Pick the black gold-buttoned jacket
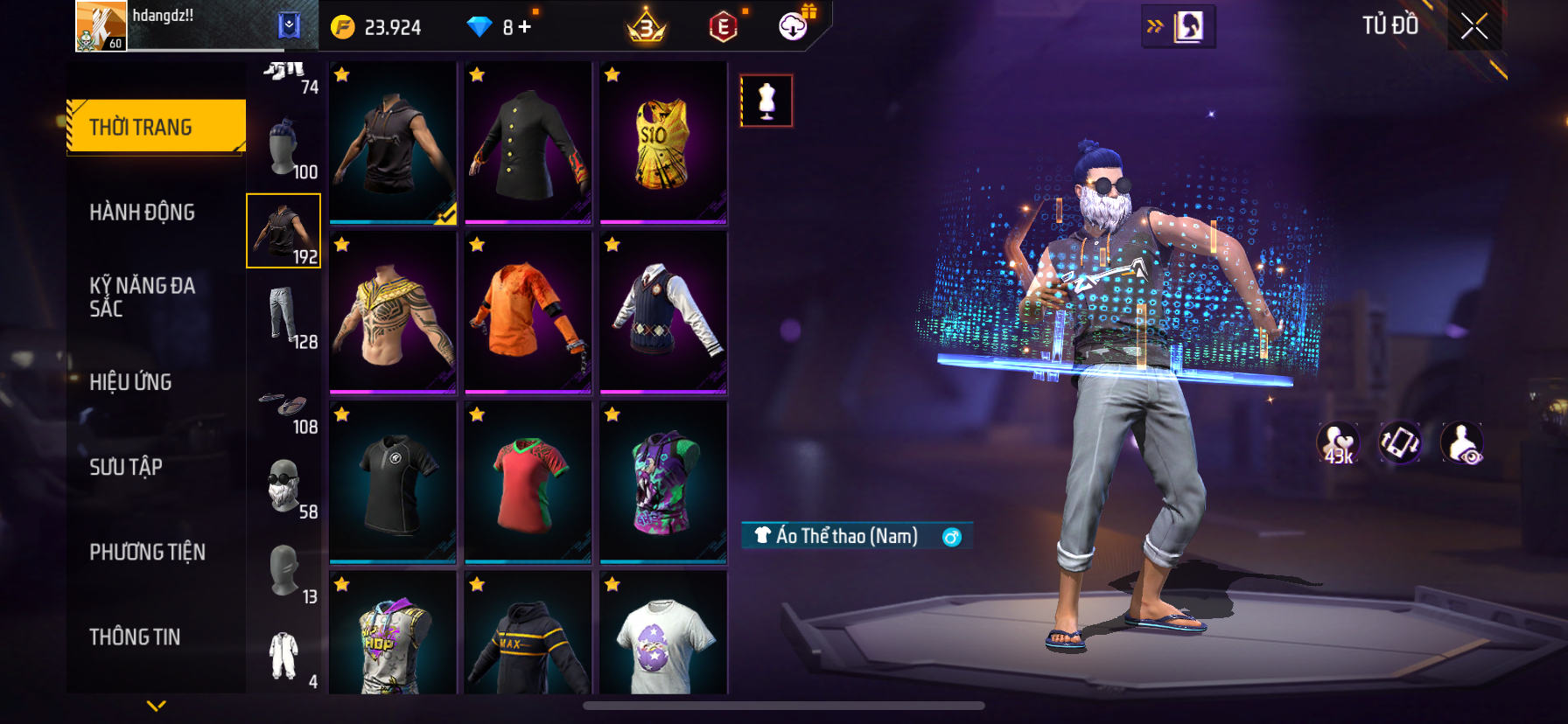The height and width of the screenshot is (724, 1568). [x=528, y=143]
